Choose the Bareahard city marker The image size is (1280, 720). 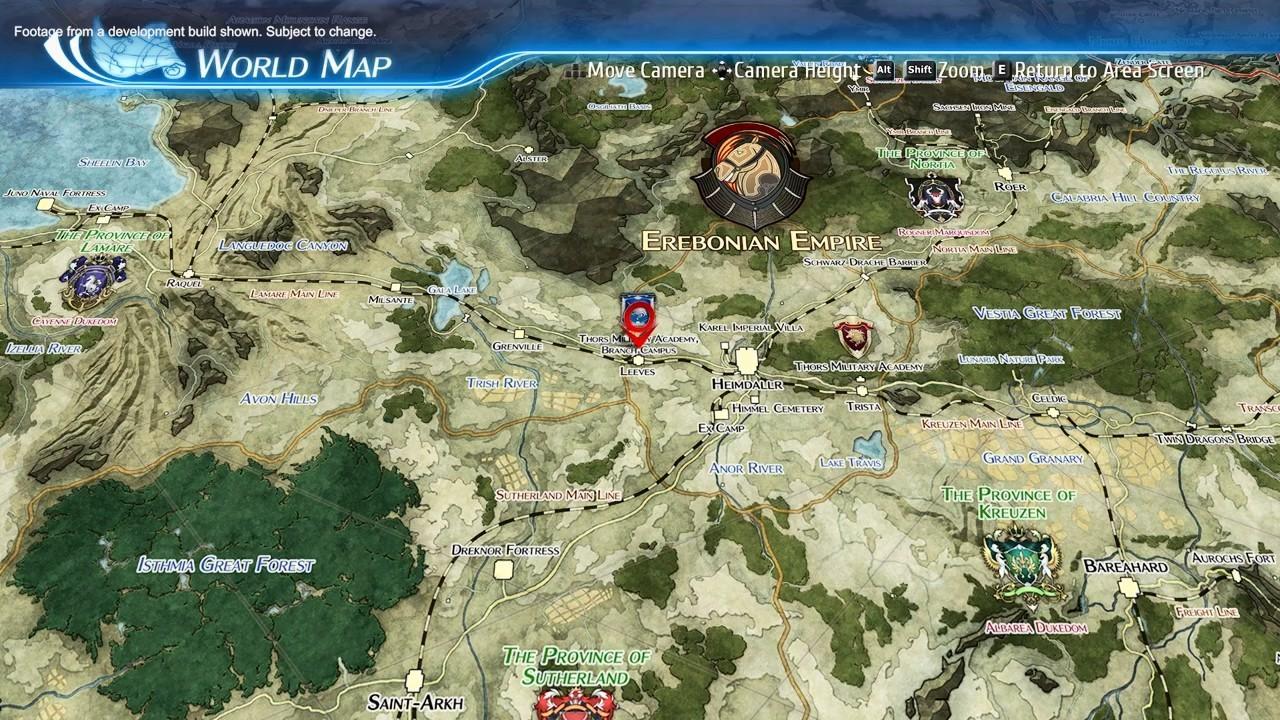1129,588
